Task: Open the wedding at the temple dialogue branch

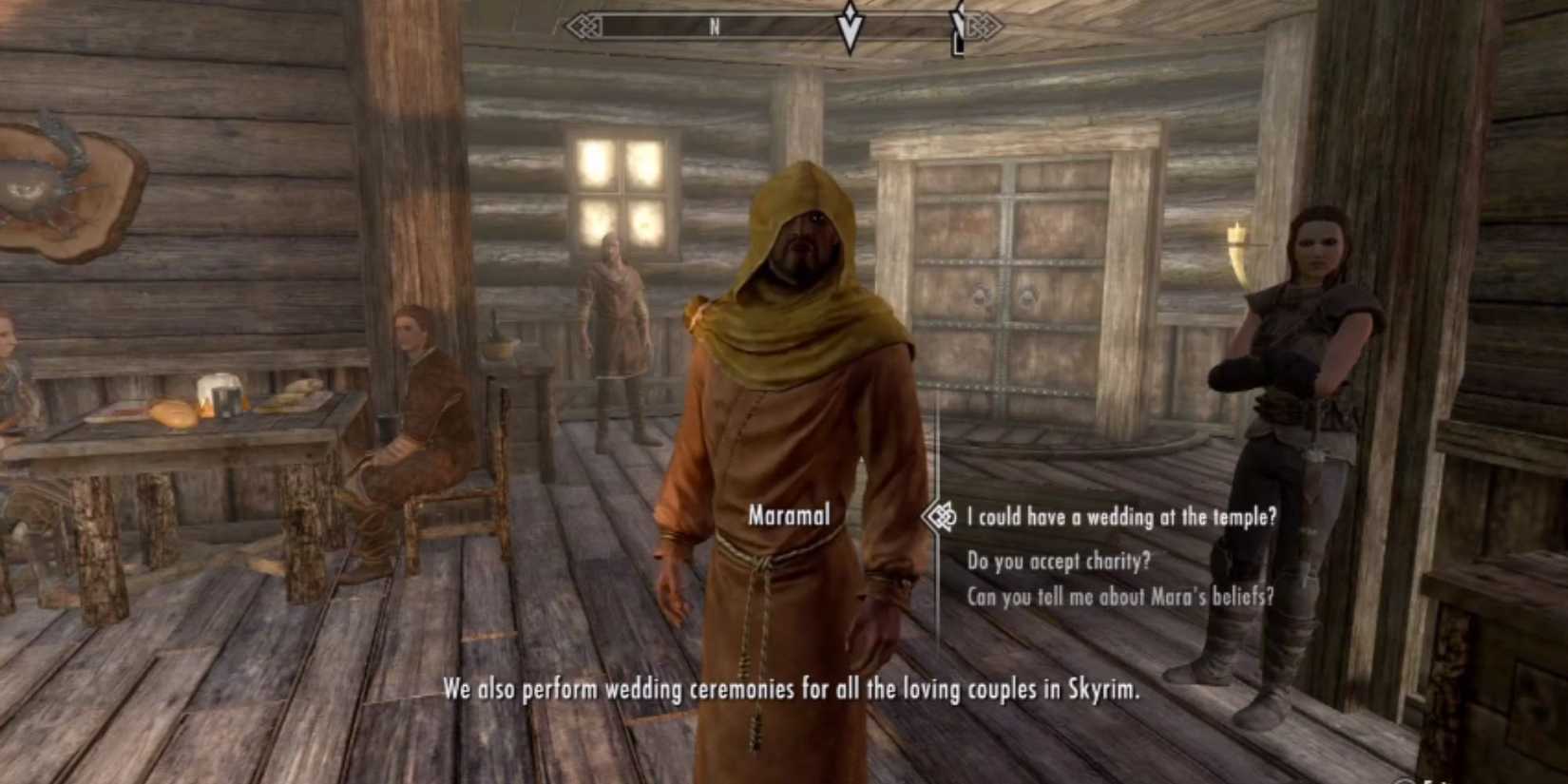Action: coord(1121,518)
